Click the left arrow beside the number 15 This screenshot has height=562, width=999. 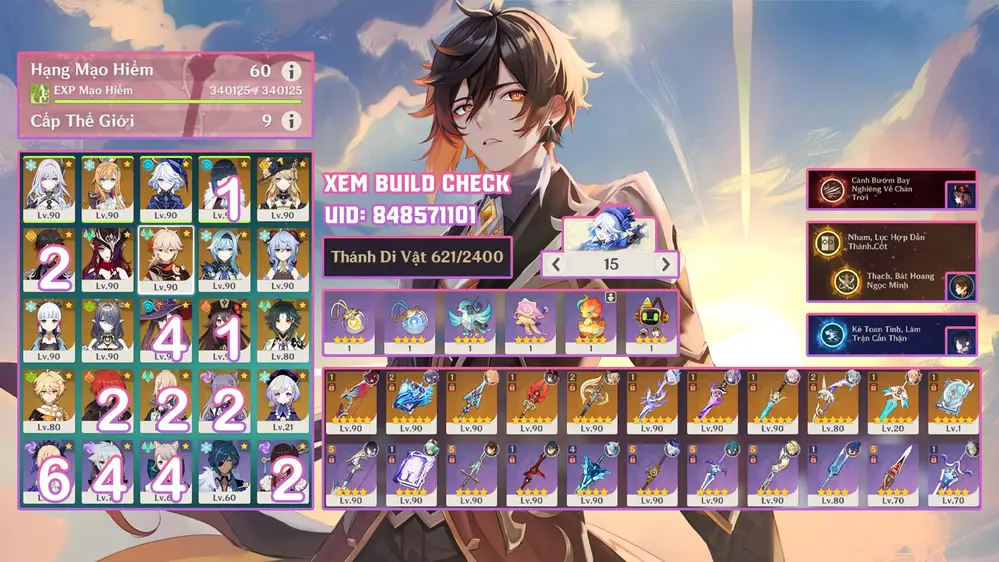point(555,264)
